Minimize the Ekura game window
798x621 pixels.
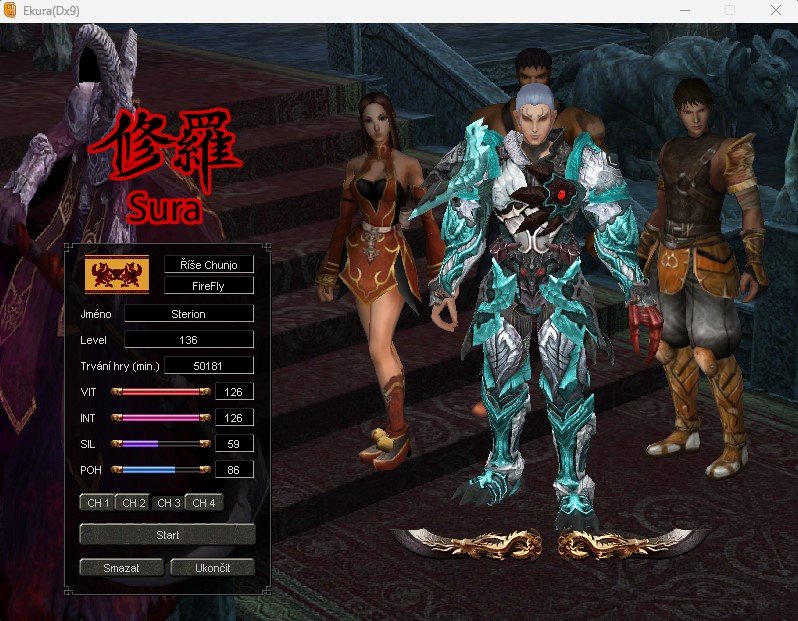coord(684,10)
